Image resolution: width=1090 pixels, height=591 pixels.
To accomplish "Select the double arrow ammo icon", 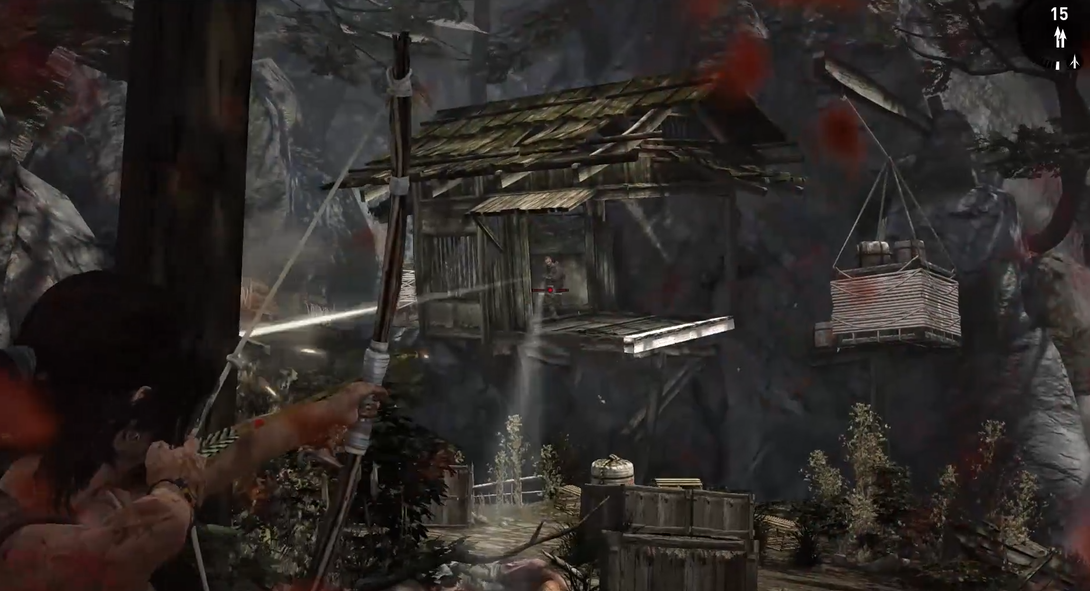I will (x=1060, y=39).
